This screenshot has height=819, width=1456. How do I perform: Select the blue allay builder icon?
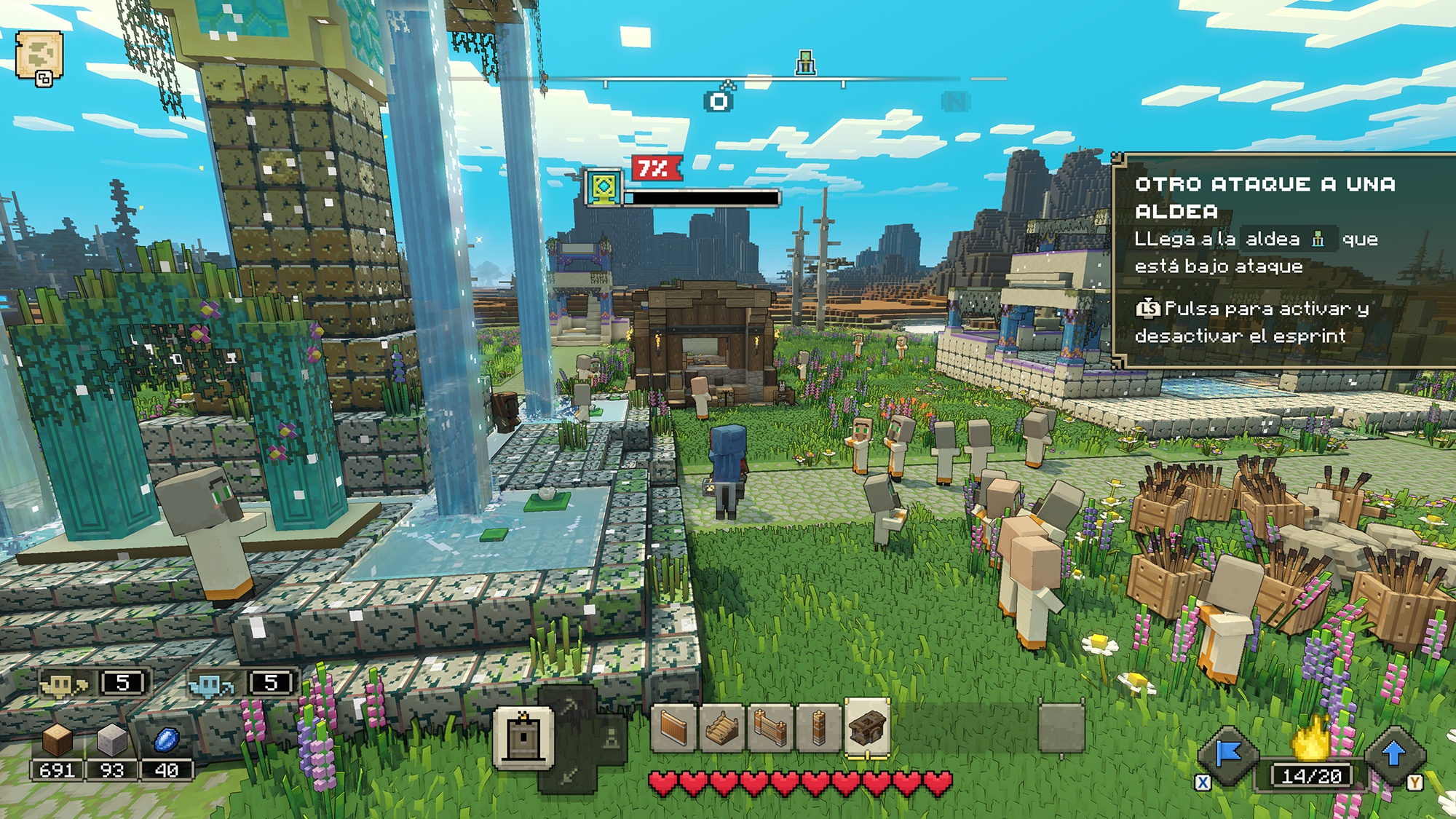(x=210, y=684)
